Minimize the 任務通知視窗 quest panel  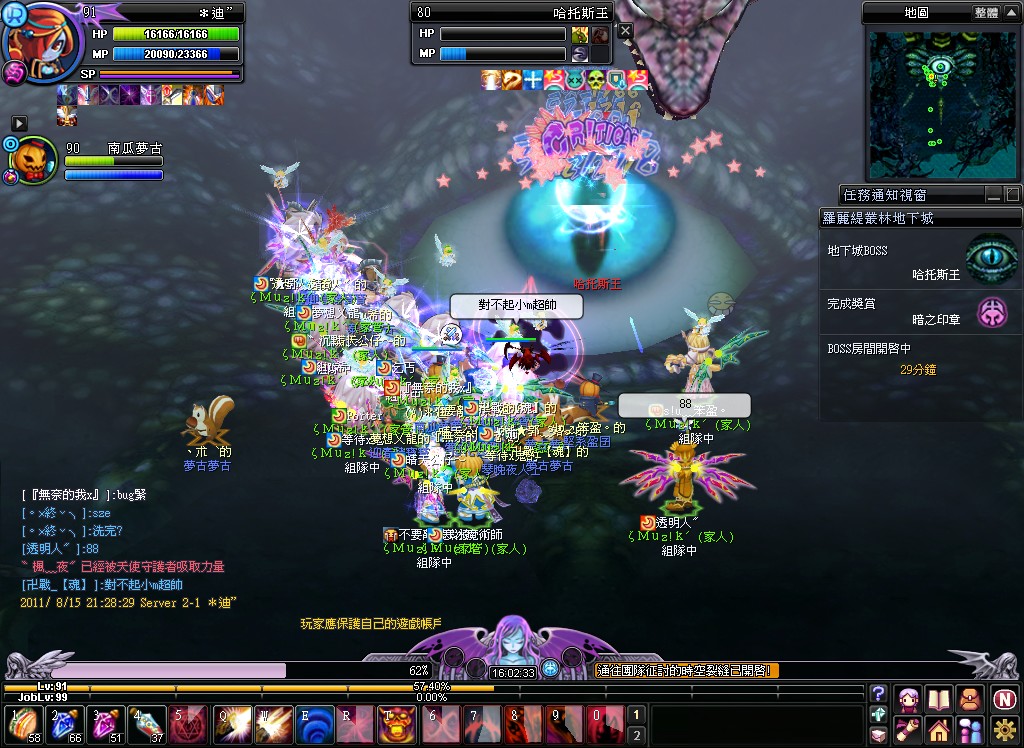(993, 194)
